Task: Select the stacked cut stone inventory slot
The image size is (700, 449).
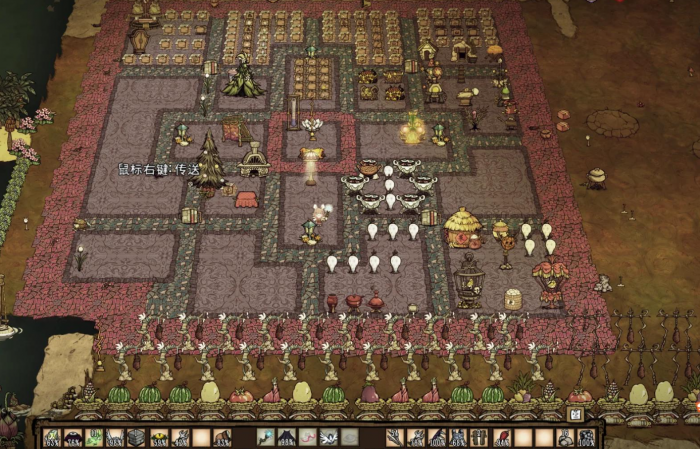Action: (137, 437)
